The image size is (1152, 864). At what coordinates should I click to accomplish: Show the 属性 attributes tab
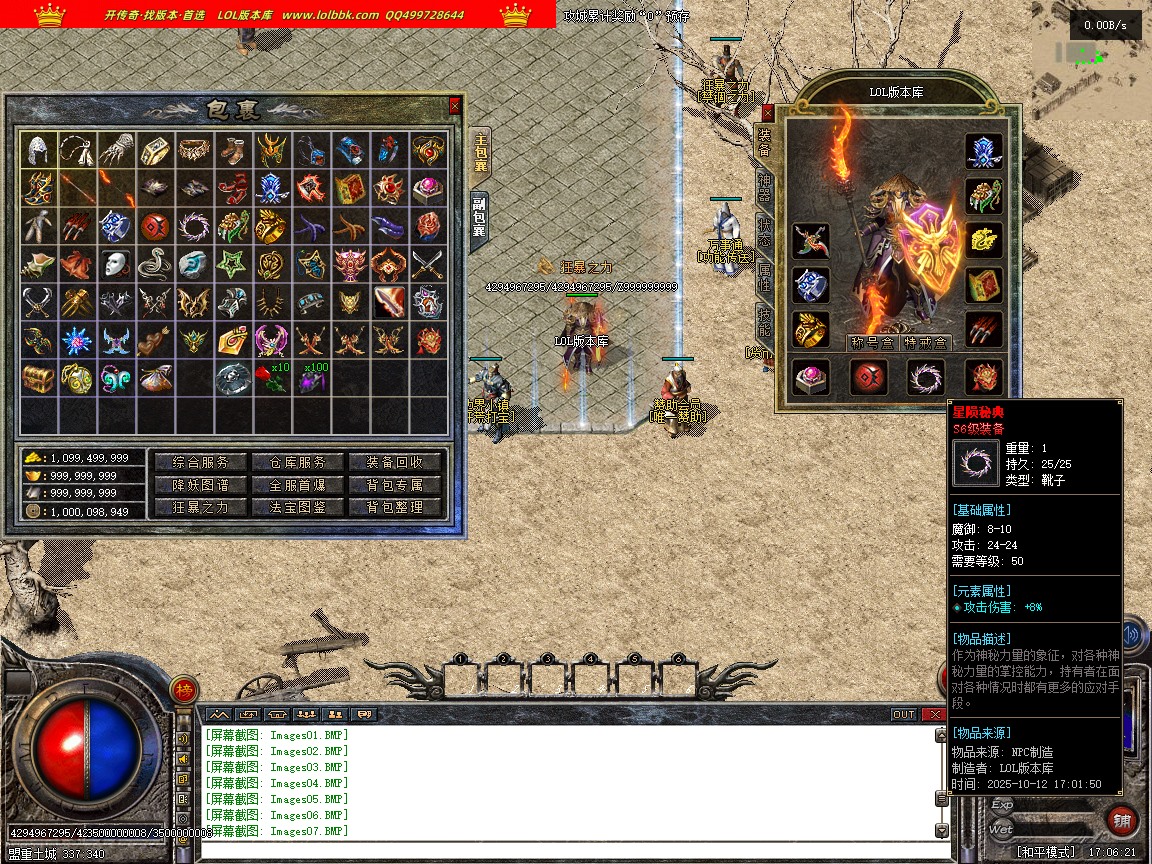[x=765, y=277]
